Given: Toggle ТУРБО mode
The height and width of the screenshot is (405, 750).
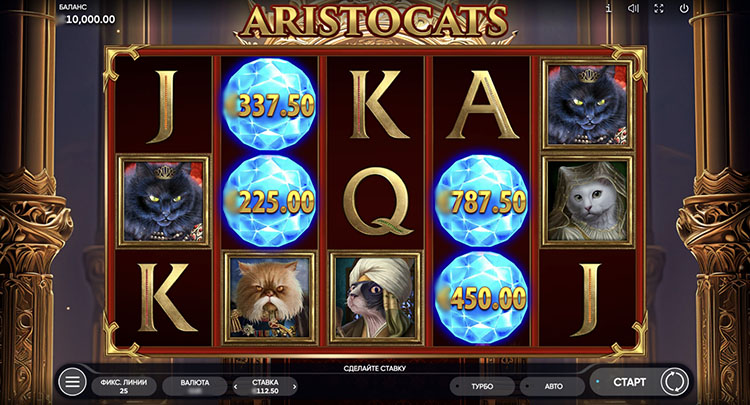Looking at the screenshot, I should [x=482, y=385].
